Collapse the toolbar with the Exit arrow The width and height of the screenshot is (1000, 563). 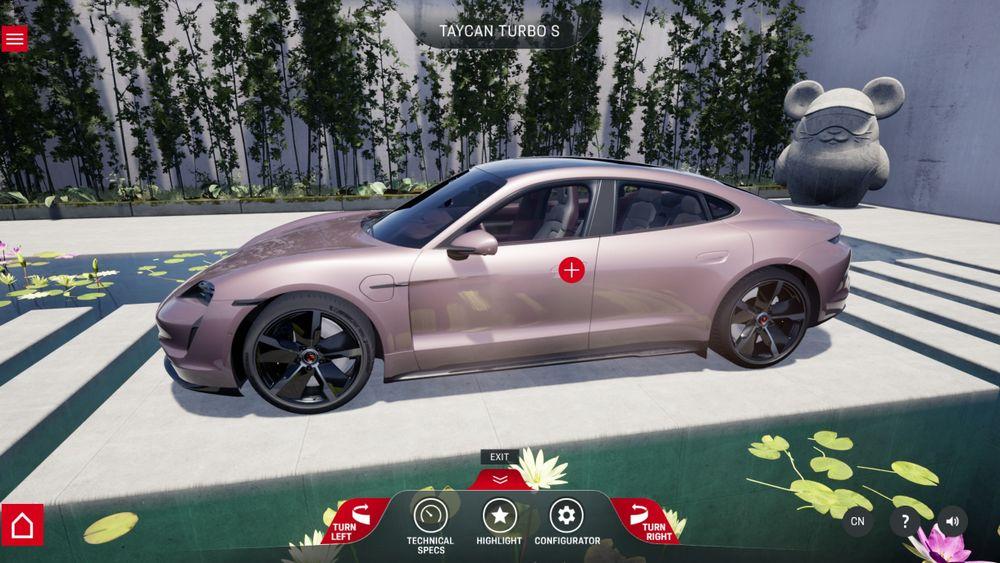[500, 478]
